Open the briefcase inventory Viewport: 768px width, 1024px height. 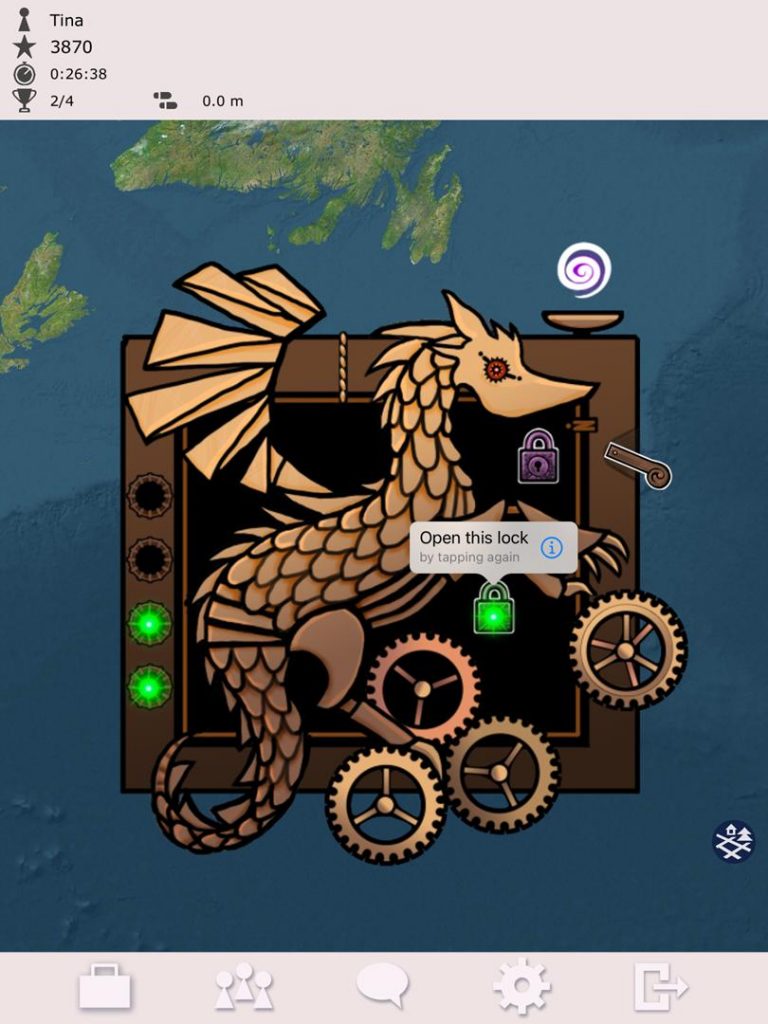pos(105,986)
